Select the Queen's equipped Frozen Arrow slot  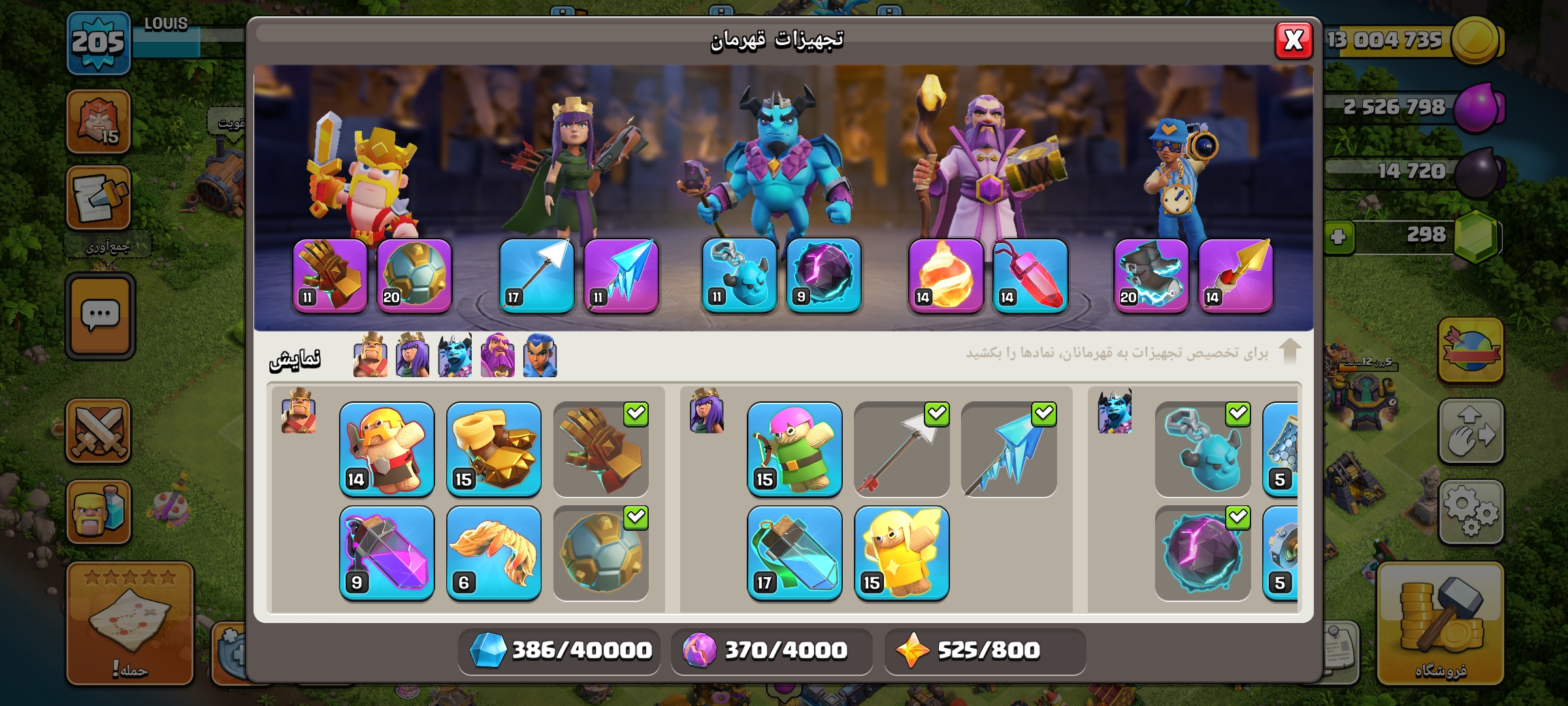(x=621, y=275)
